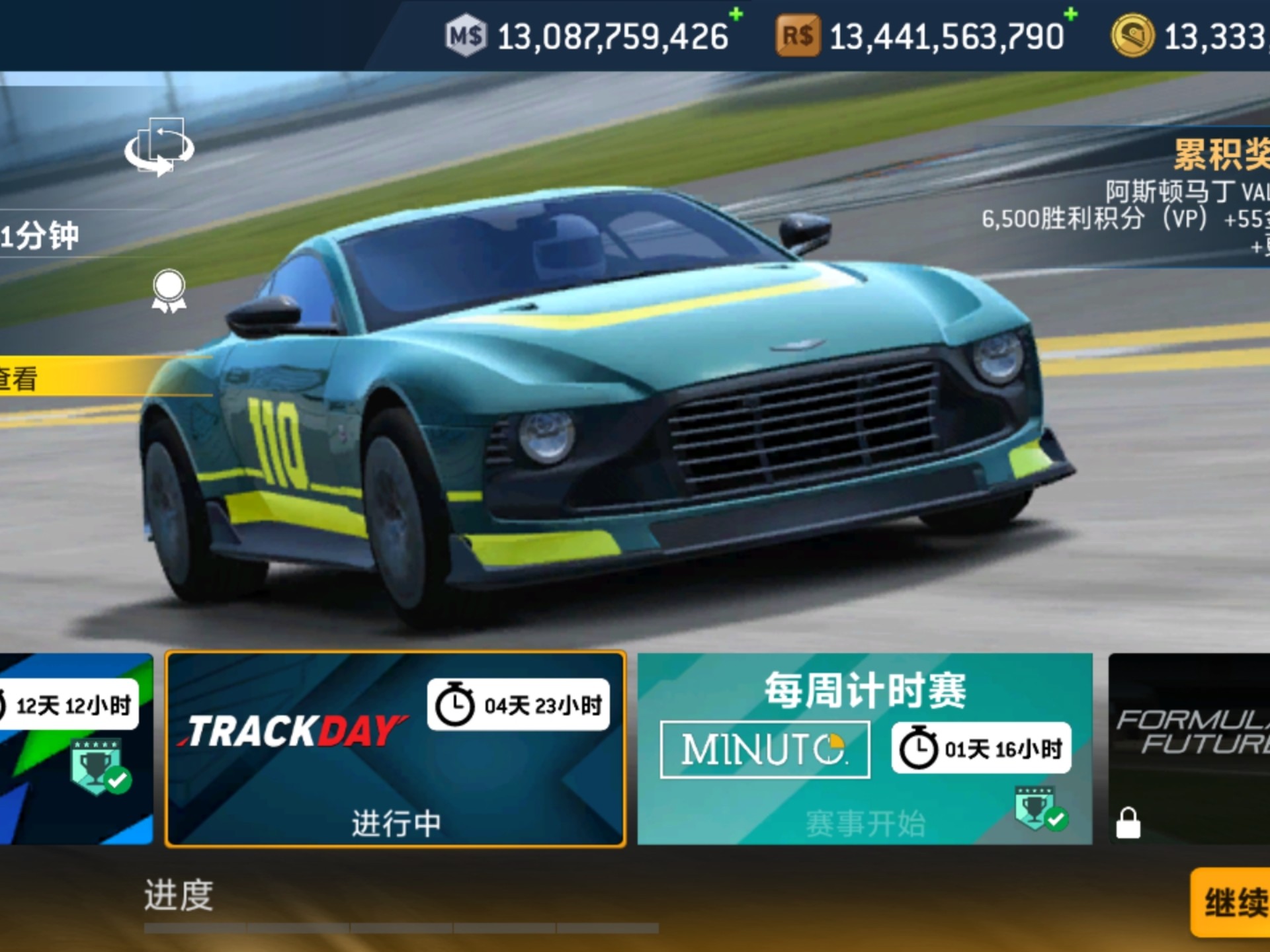Select the weekly time trial Minuto card
The width and height of the screenshot is (1270, 952).
point(864,749)
